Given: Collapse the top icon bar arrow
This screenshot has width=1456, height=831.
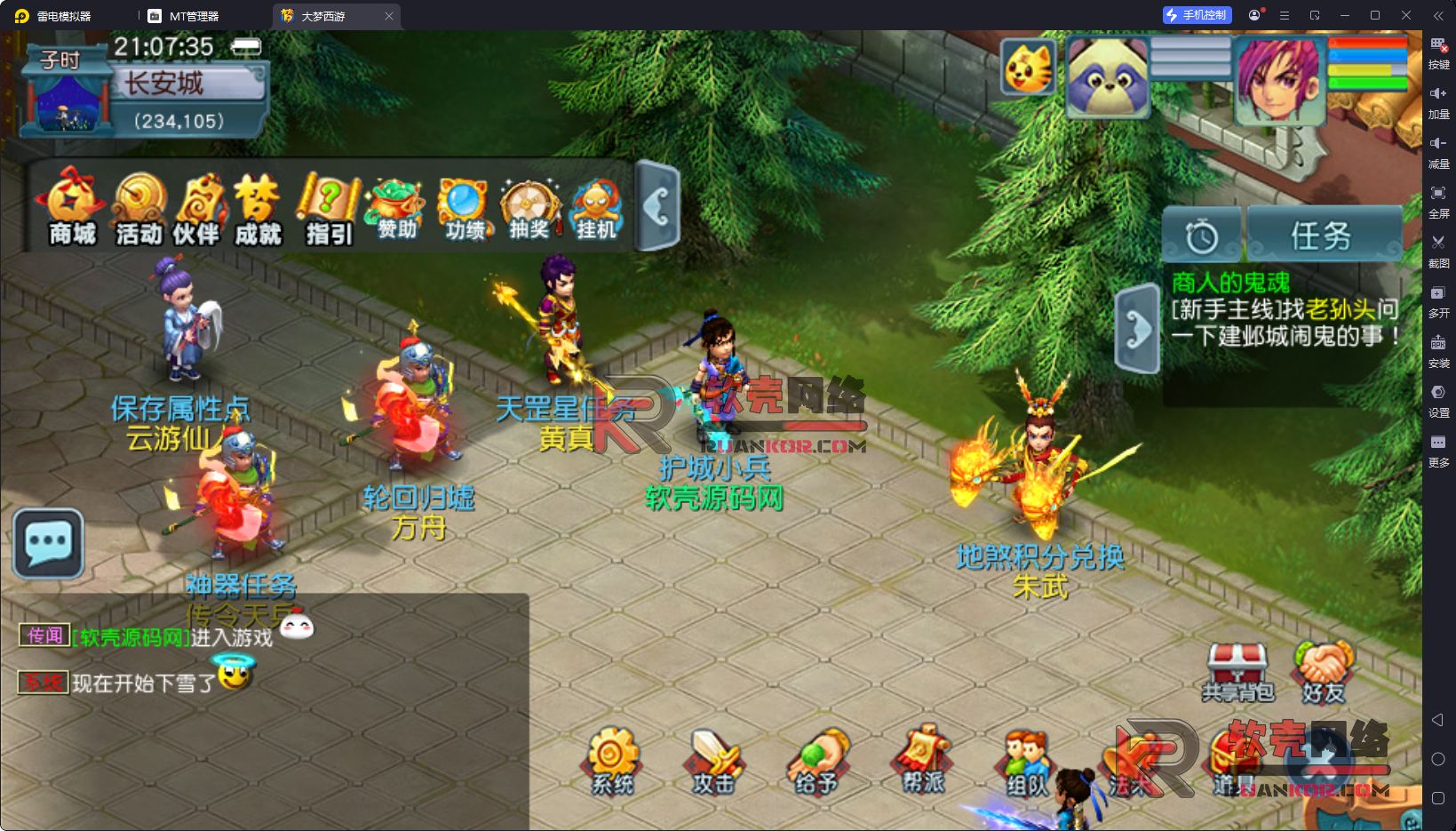Looking at the screenshot, I should pos(658,206).
